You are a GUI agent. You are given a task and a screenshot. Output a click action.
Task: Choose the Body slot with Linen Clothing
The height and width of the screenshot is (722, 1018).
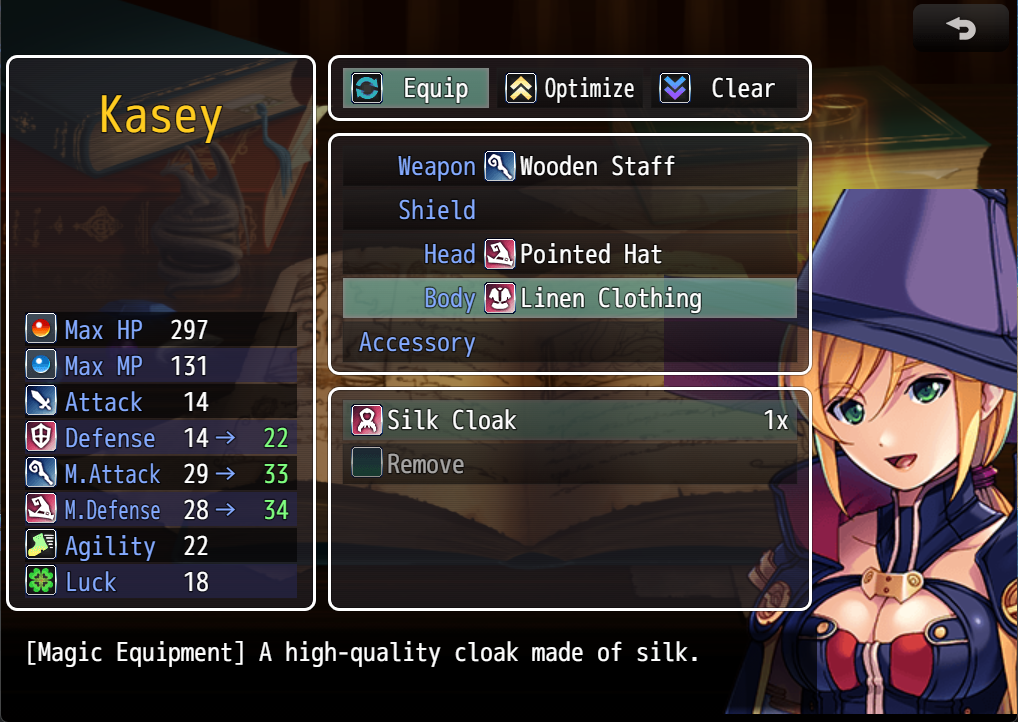click(x=570, y=299)
